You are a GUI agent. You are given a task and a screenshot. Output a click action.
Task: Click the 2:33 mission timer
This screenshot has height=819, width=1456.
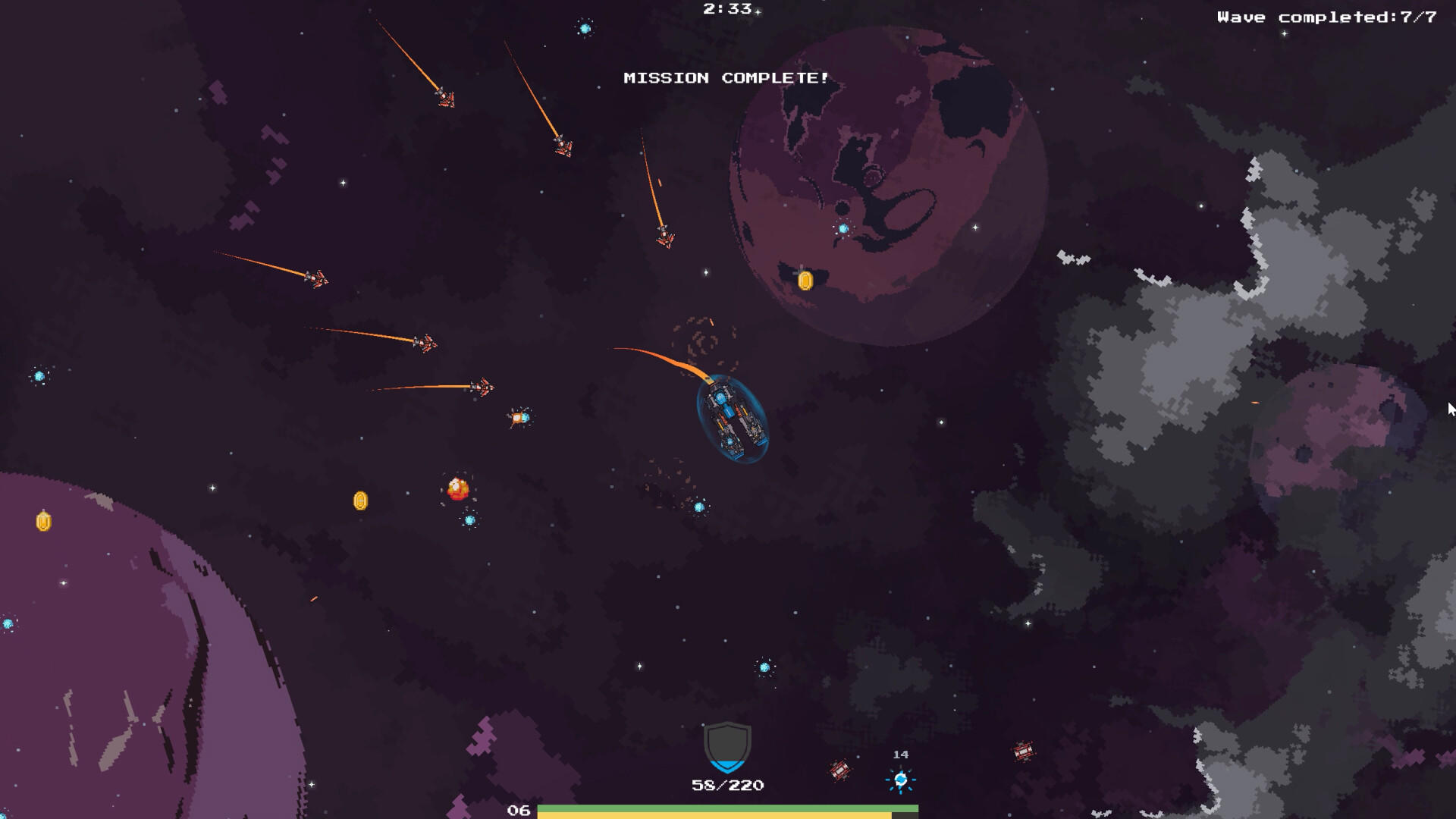723,9
